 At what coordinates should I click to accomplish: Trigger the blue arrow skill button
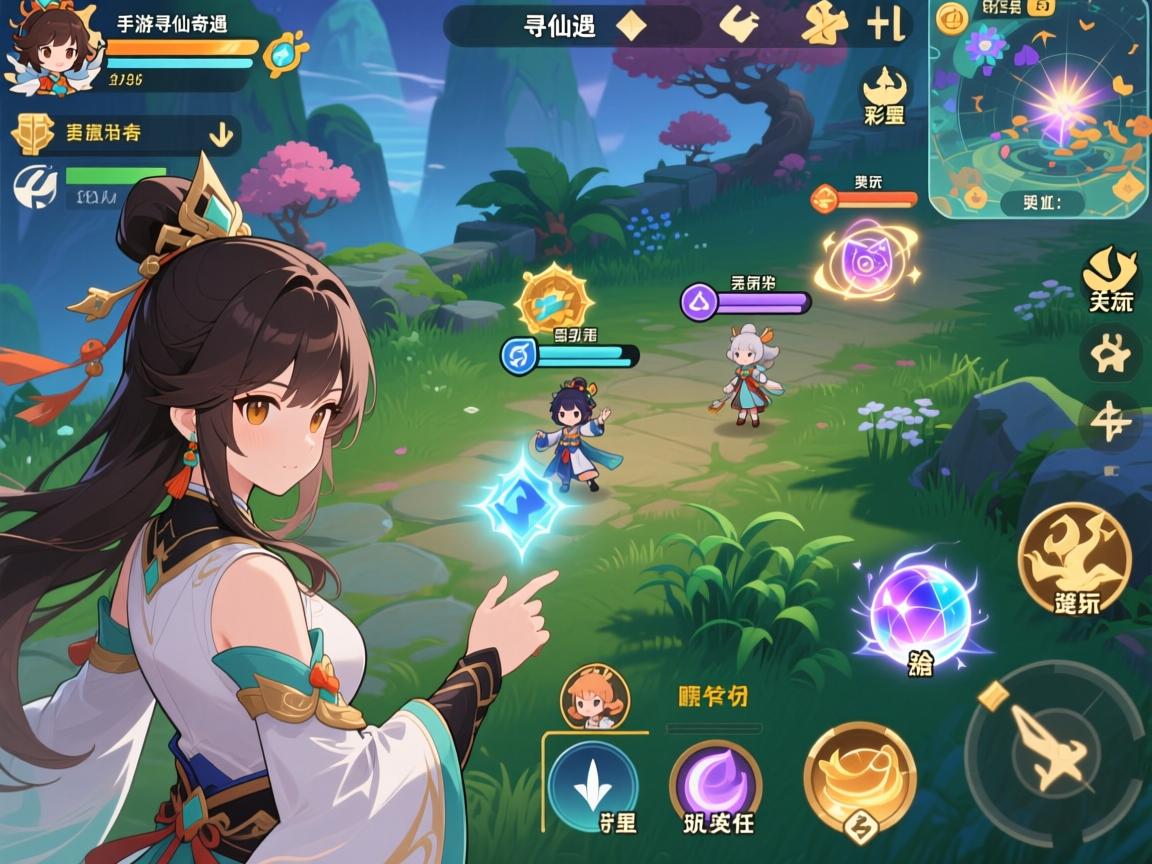click(593, 785)
